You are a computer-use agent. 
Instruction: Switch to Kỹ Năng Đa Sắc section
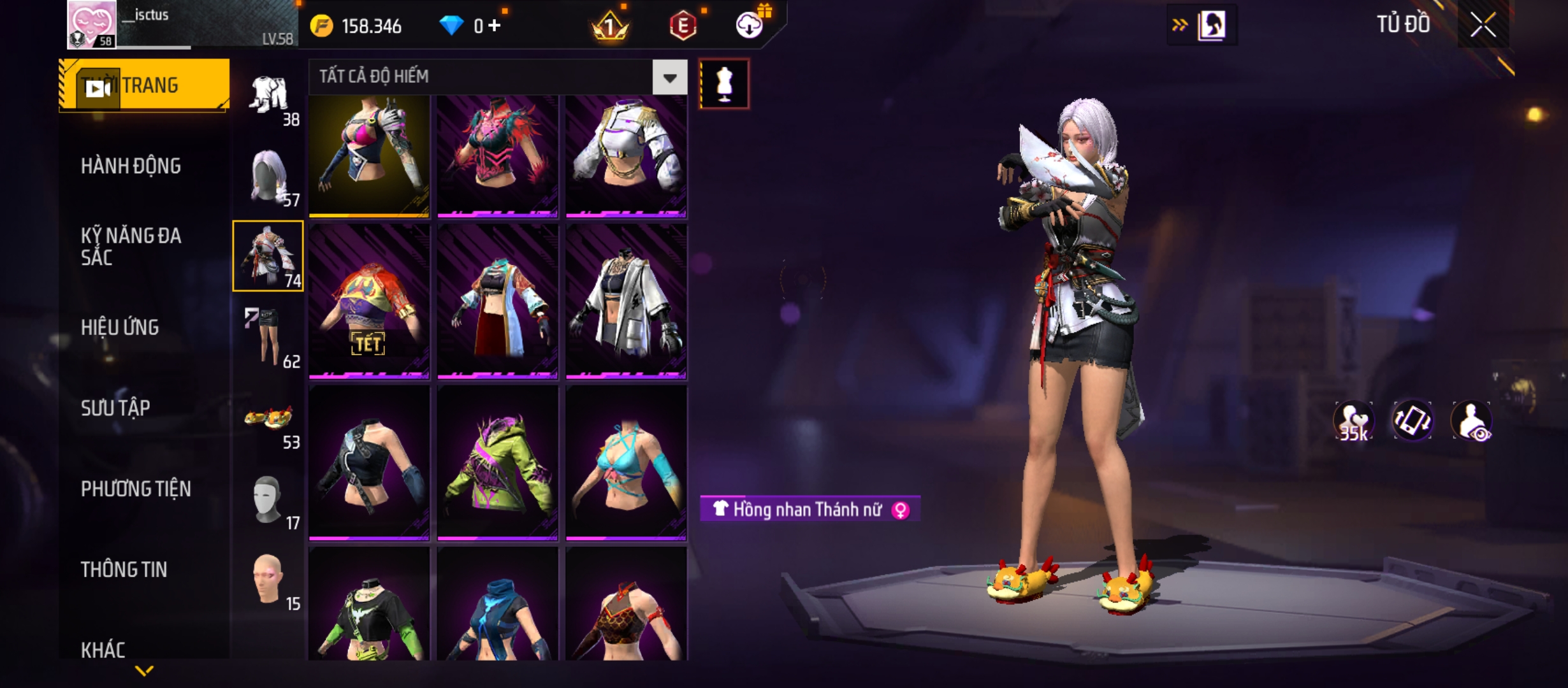[131, 246]
